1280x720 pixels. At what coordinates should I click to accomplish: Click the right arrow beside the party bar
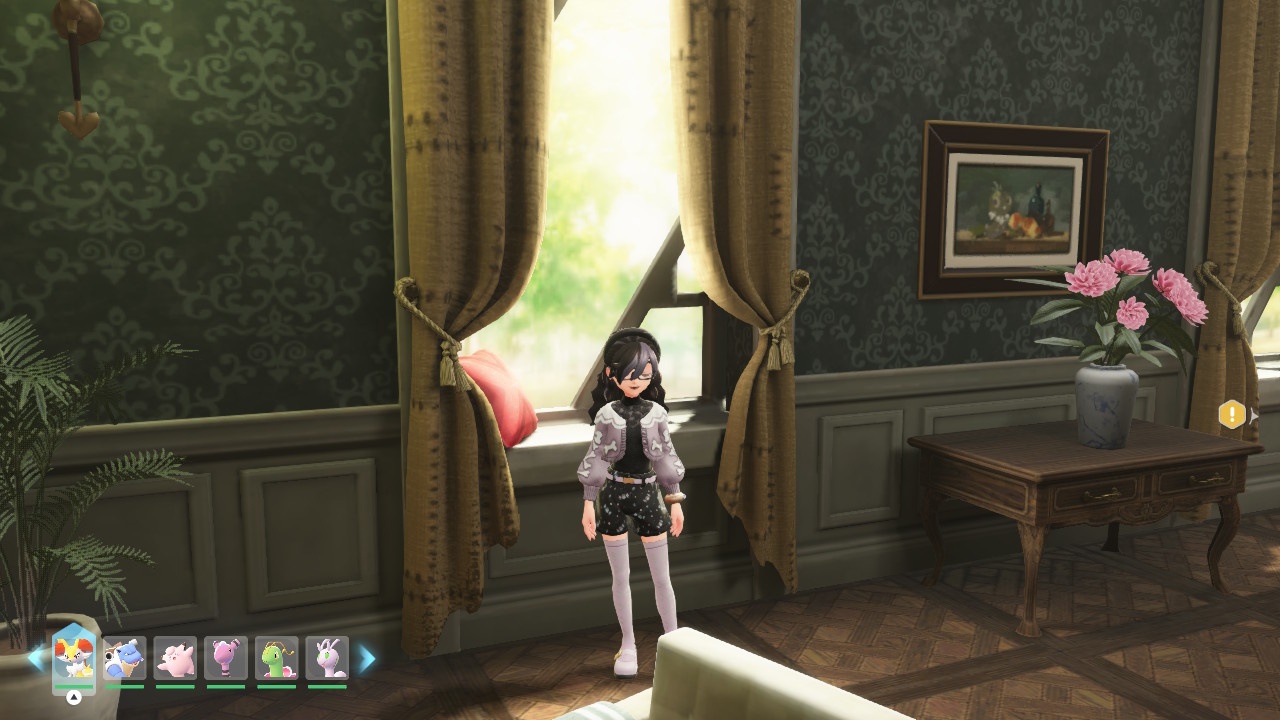pyautogui.click(x=367, y=658)
